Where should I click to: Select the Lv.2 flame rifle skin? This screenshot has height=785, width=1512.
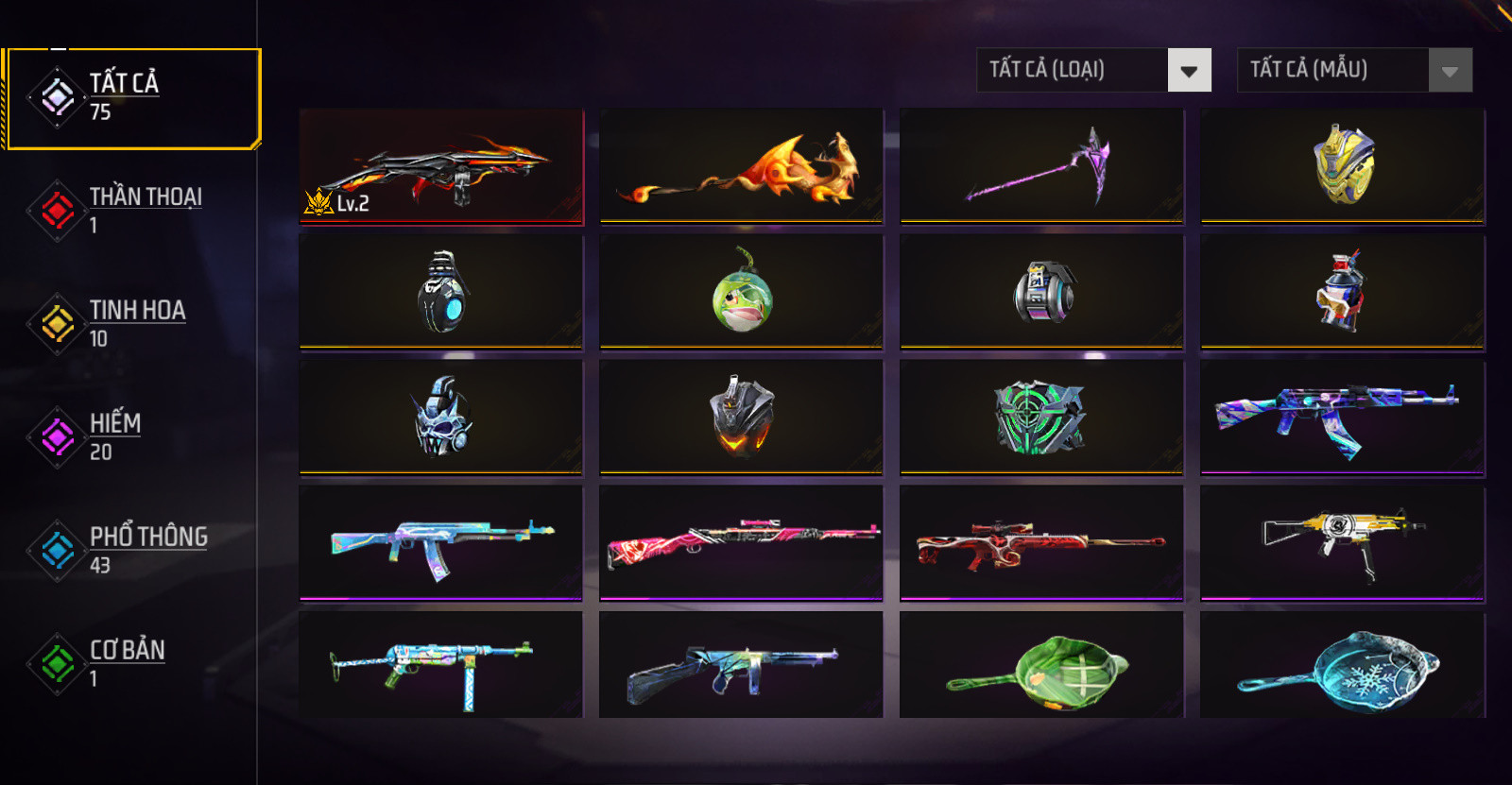pos(441,167)
